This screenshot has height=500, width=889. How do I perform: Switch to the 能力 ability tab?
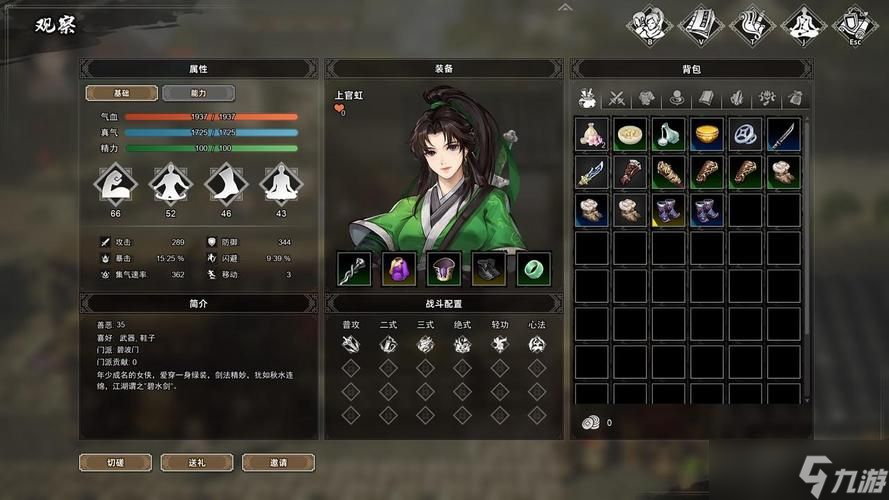[x=198, y=93]
